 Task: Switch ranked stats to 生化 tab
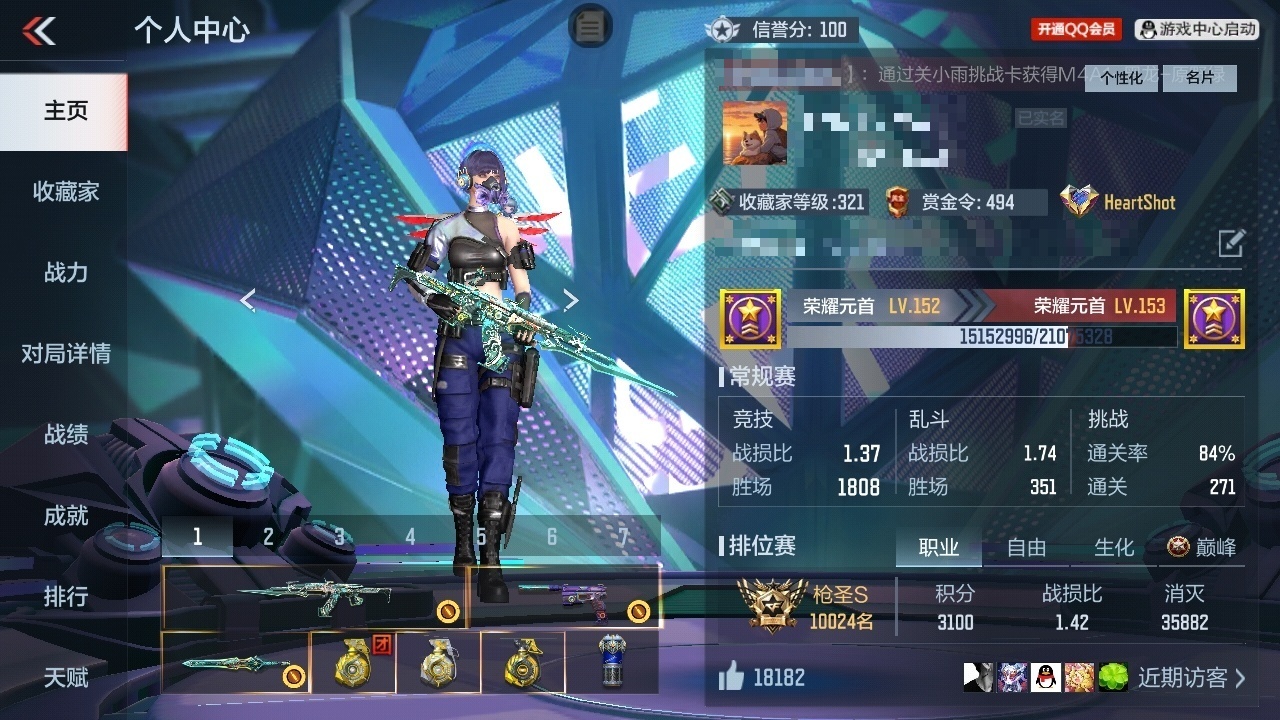coord(1114,548)
